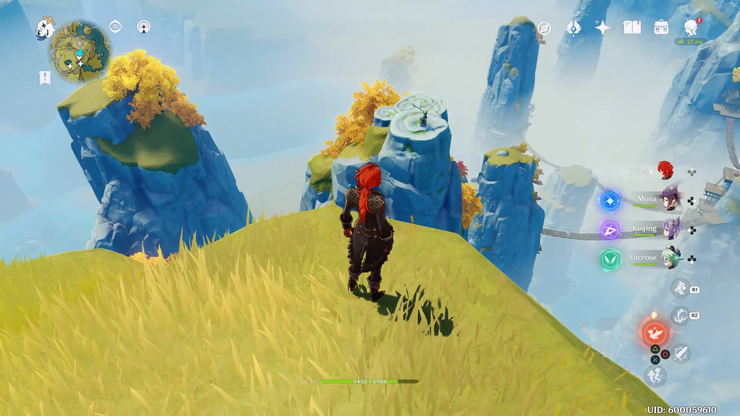Open the Paimon menu
740x416 pixels.
(46, 29)
